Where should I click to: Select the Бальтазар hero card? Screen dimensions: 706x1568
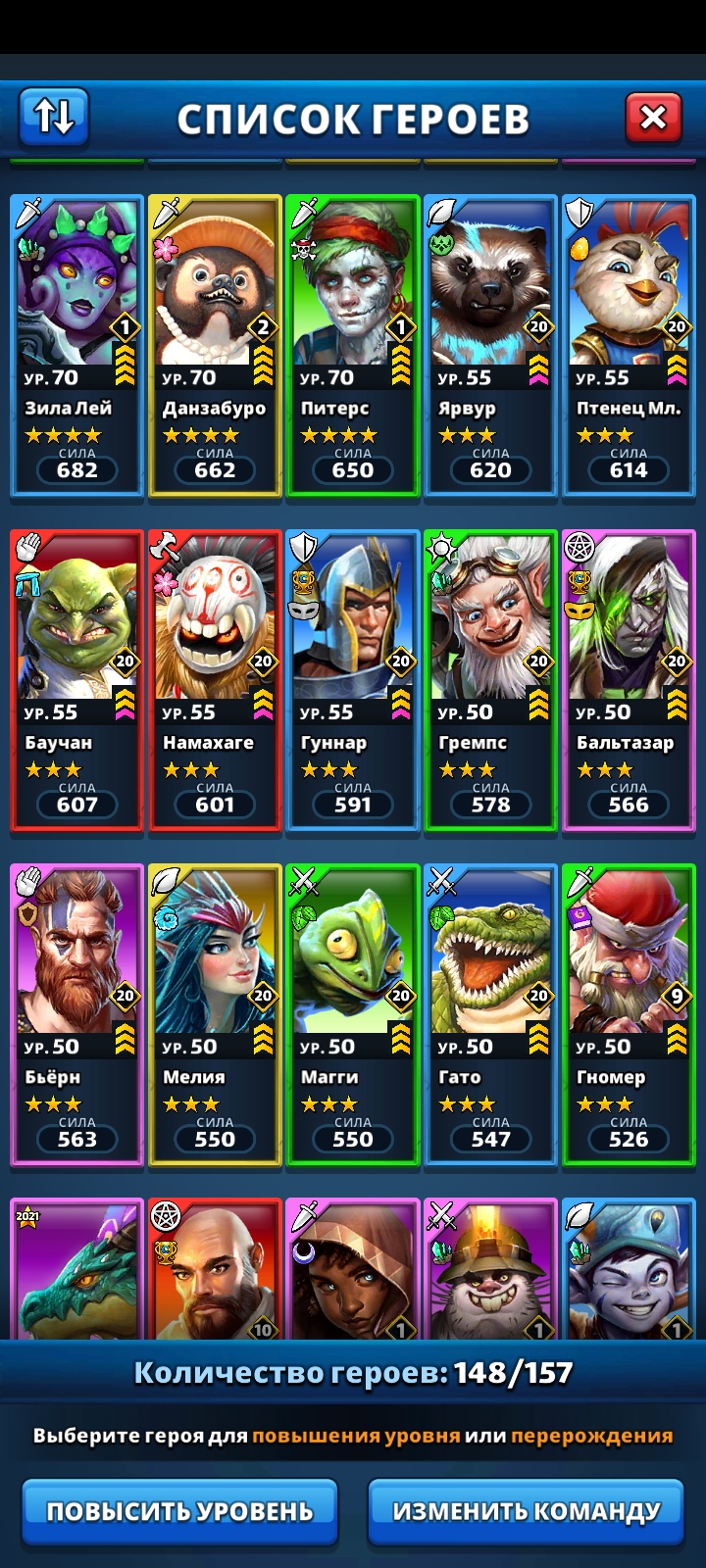tap(629, 680)
